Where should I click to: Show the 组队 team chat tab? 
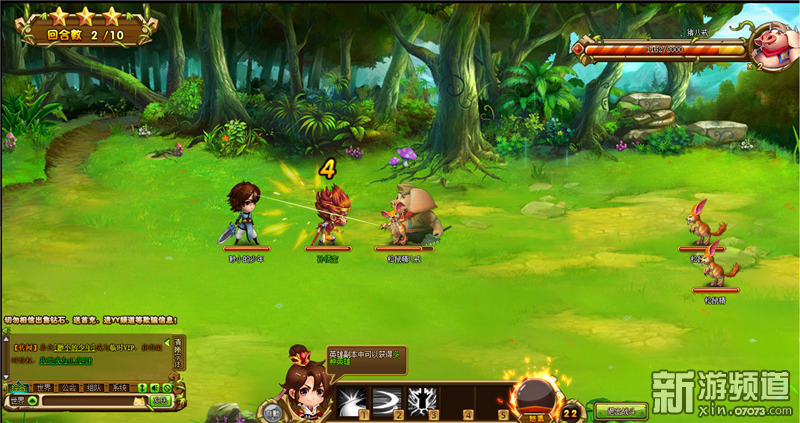(x=94, y=387)
